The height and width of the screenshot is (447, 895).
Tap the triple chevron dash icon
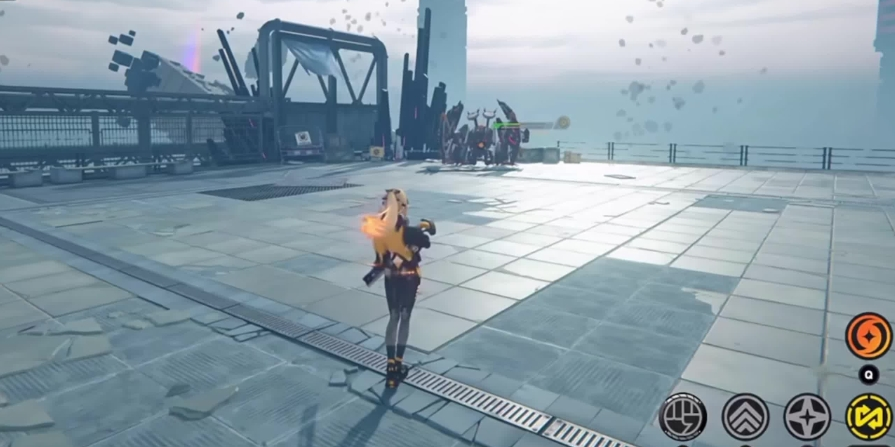pyautogui.click(x=745, y=417)
